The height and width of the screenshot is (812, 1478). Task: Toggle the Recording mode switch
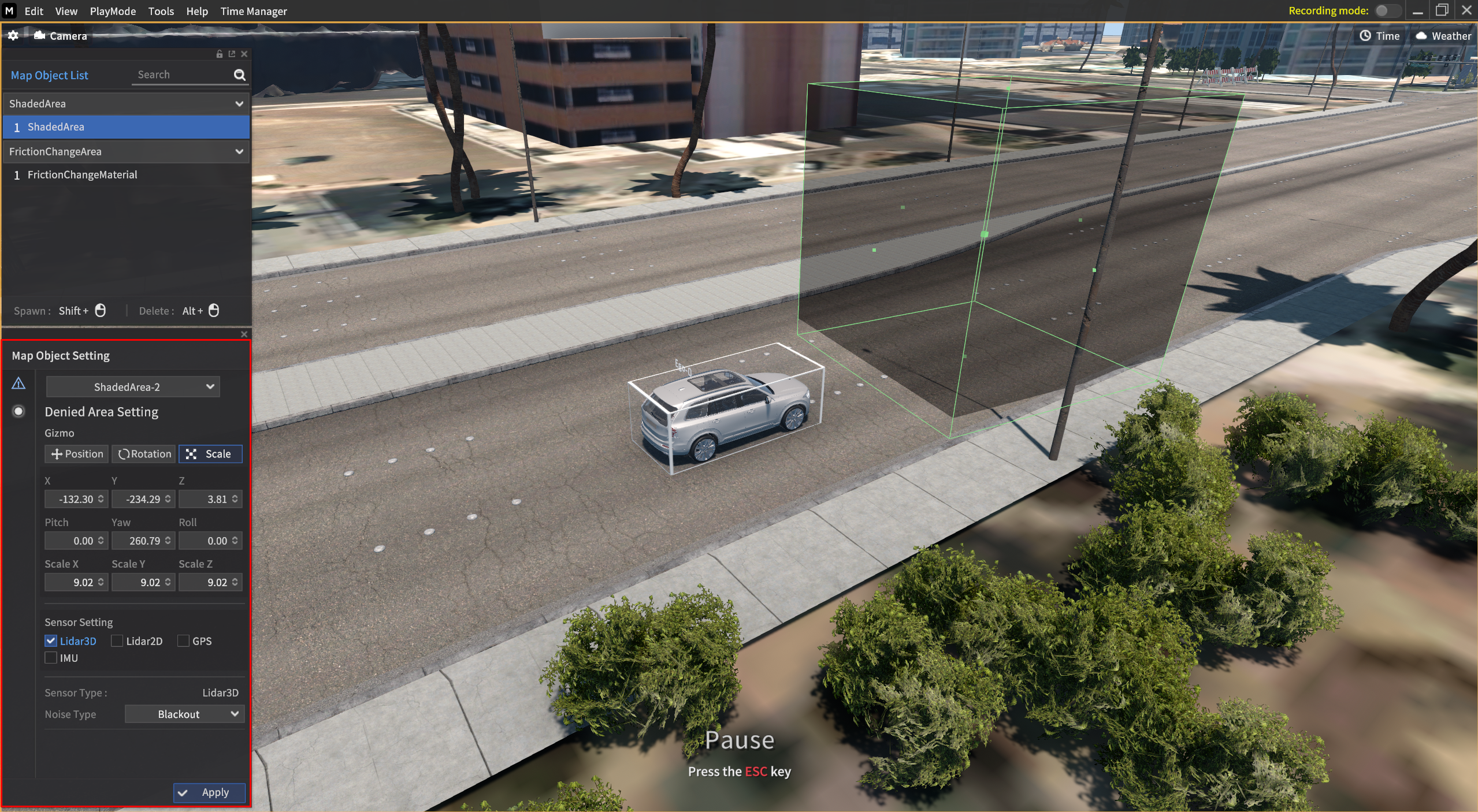pyautogui.click(x=1387, y=11)
